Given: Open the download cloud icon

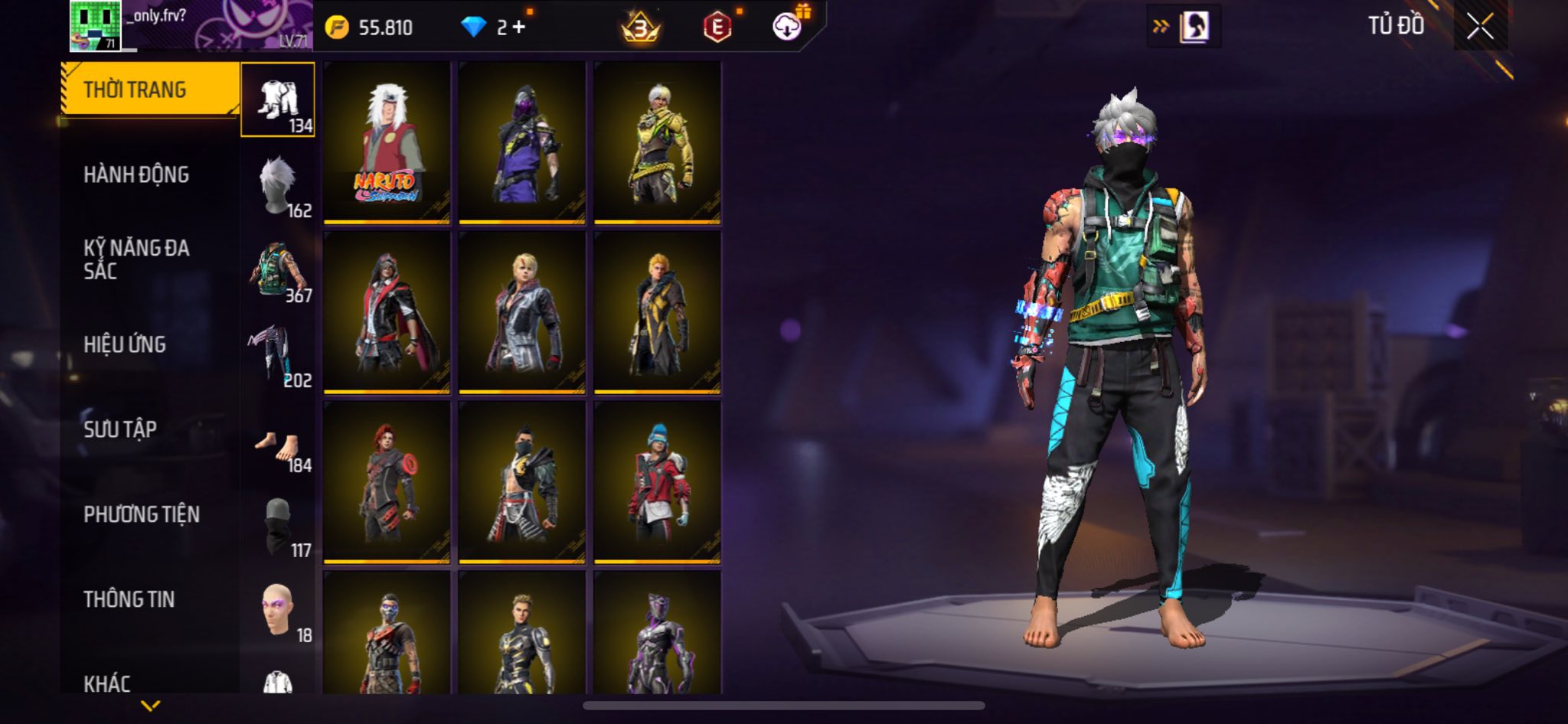Looking at the screenshot, I should [786, 28].
